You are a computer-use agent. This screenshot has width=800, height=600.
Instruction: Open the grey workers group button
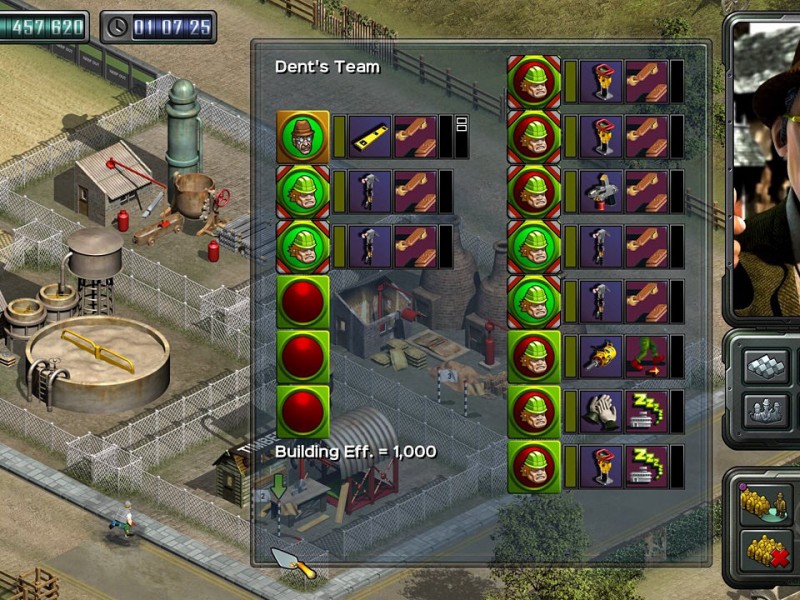[x=767, y=409]
